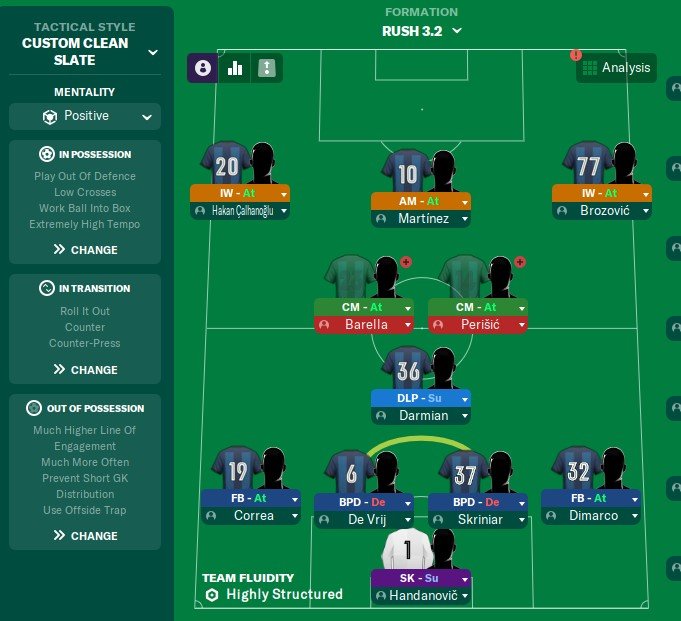This screenshot has width=681, height=621.
Task: Change the In Transition instructions
Action: point(85,370)
